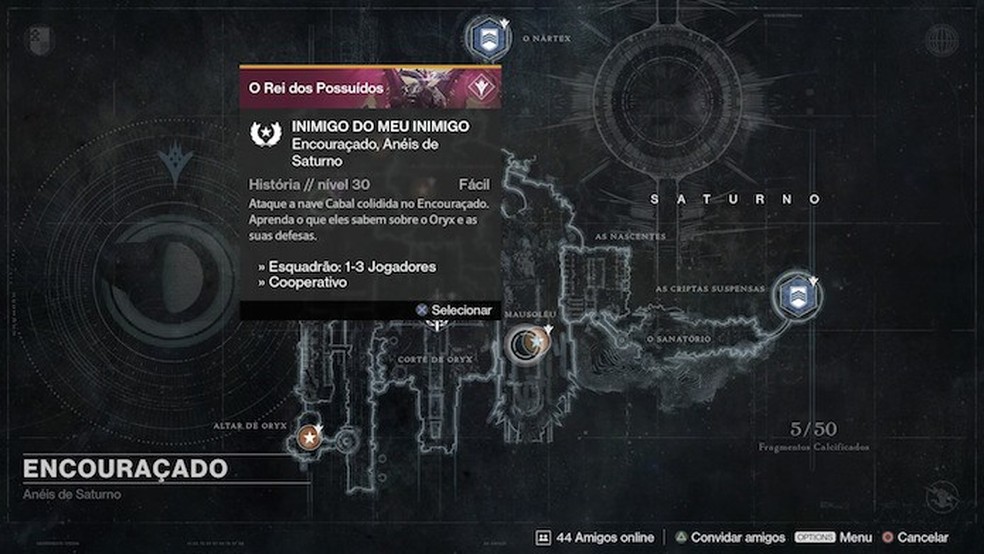The height and width of the screenshot is (554, 984).
Task: Choose the mission marker at As Criptas Suspensas
Action: pos(797,296)
